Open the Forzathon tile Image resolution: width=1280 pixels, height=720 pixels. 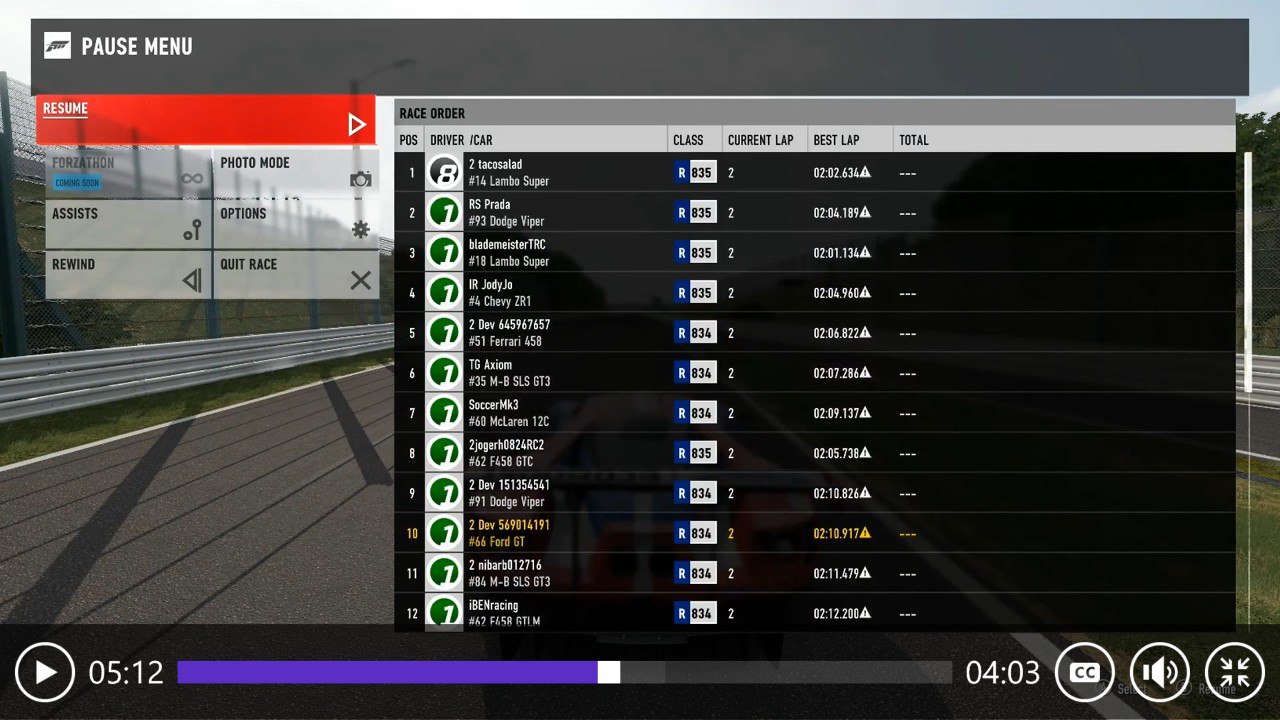(x=128, y=174)
